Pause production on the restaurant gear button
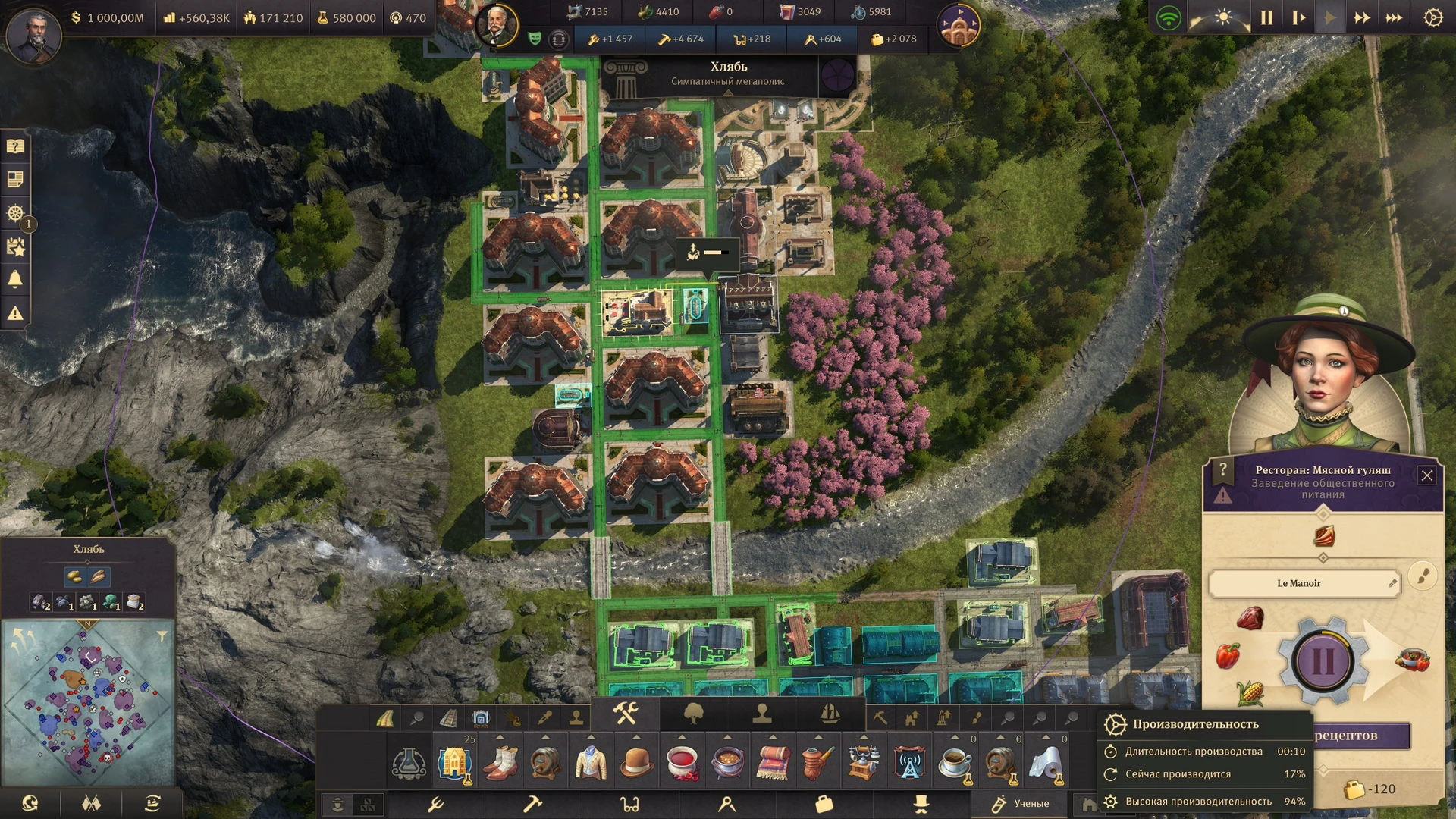Screen dimensions: 1456x819 coord(1323,660)
